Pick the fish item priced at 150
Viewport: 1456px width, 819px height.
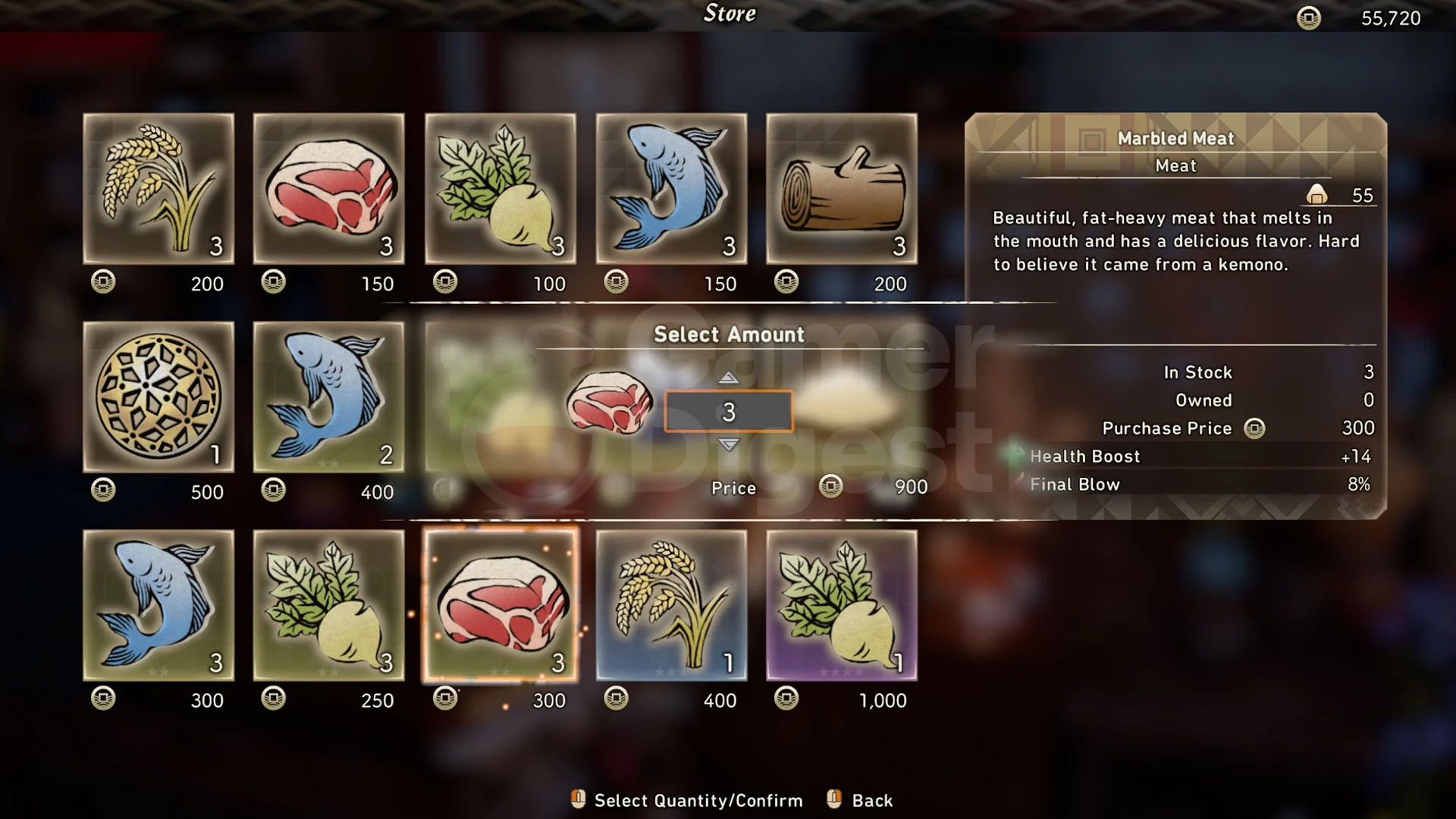pyautogui.click(x=671, y=189)
